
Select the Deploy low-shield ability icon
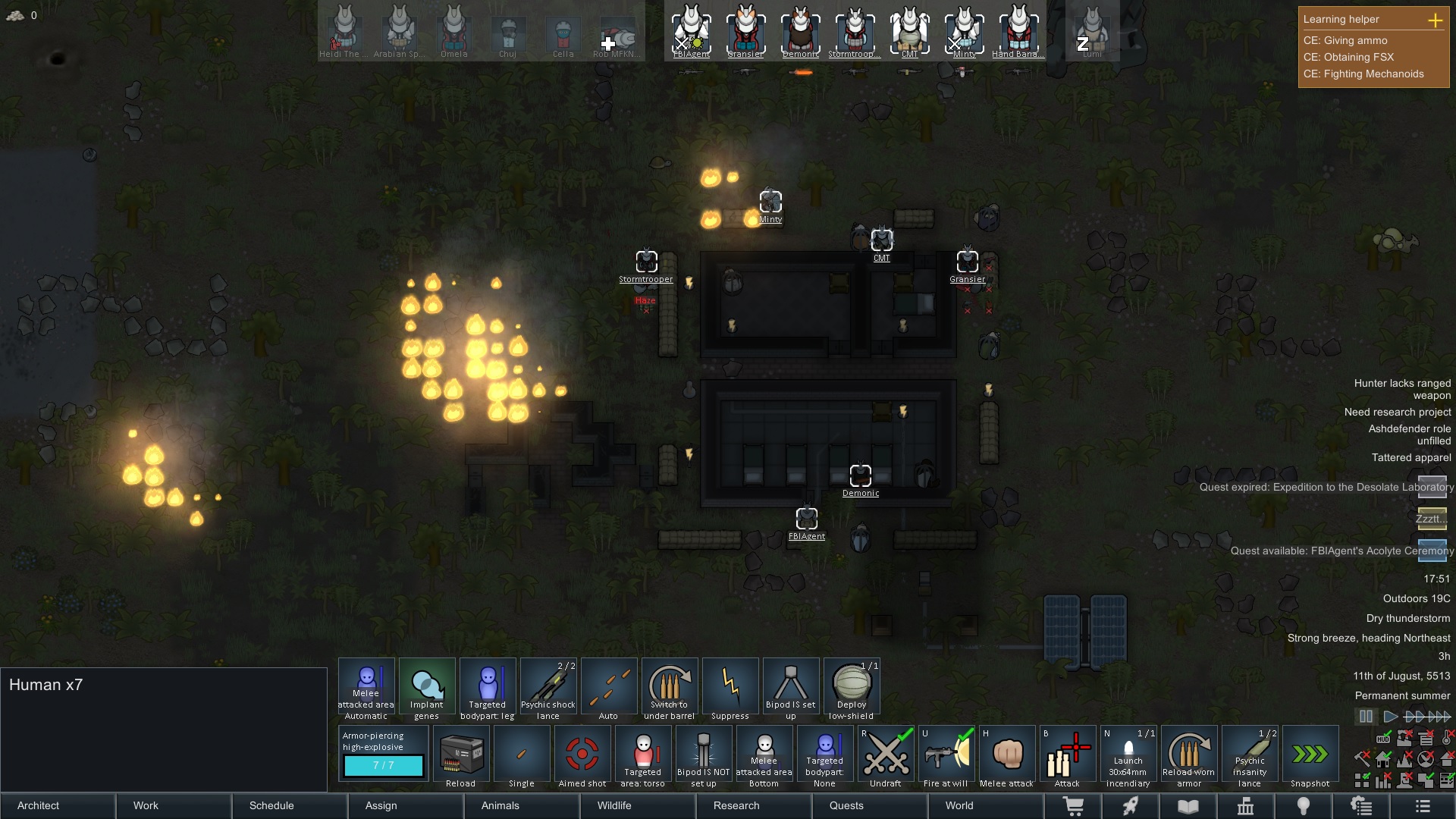click(x=852, y=686)
